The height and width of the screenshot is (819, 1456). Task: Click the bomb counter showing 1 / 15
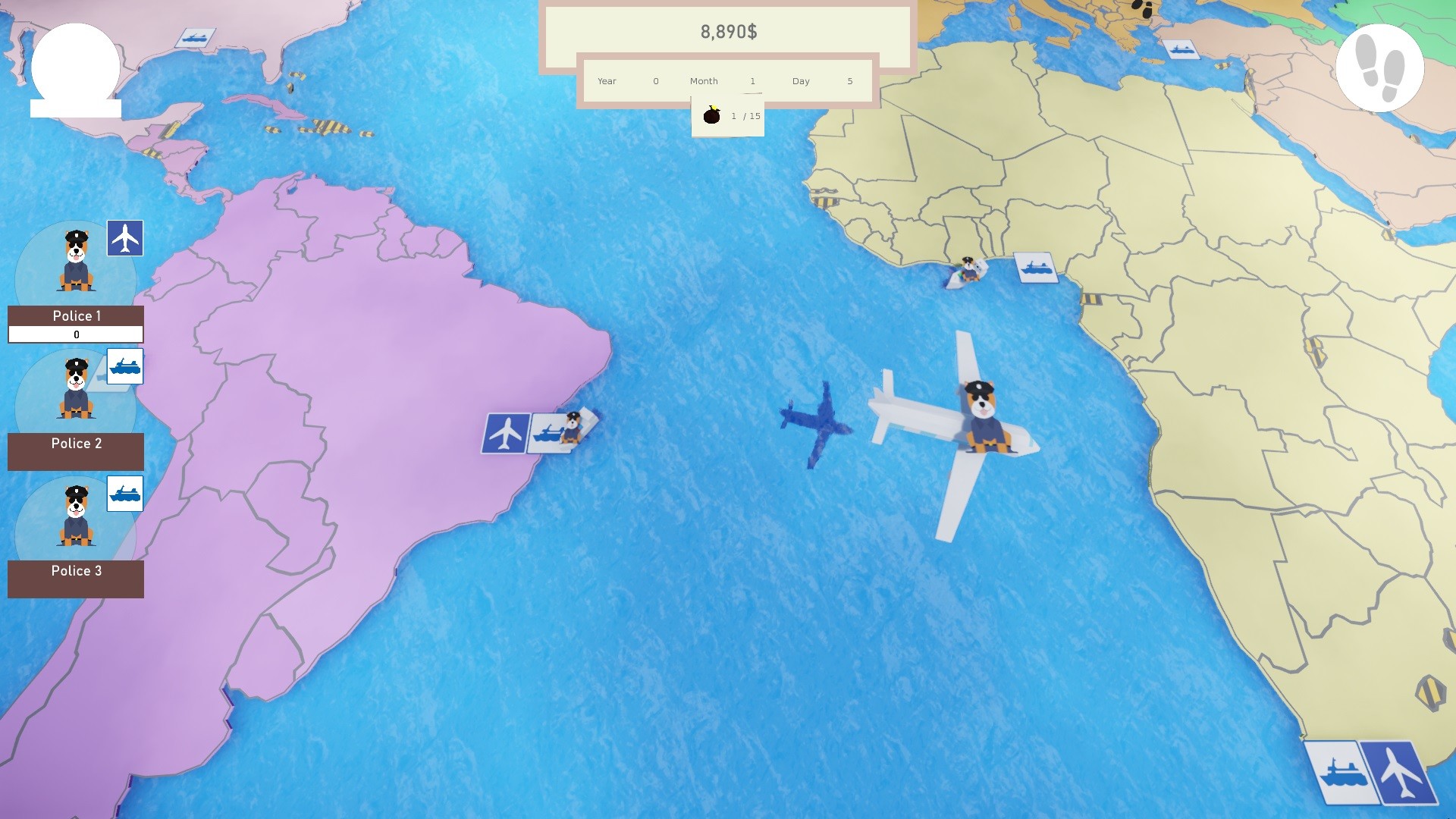point(727,115)
